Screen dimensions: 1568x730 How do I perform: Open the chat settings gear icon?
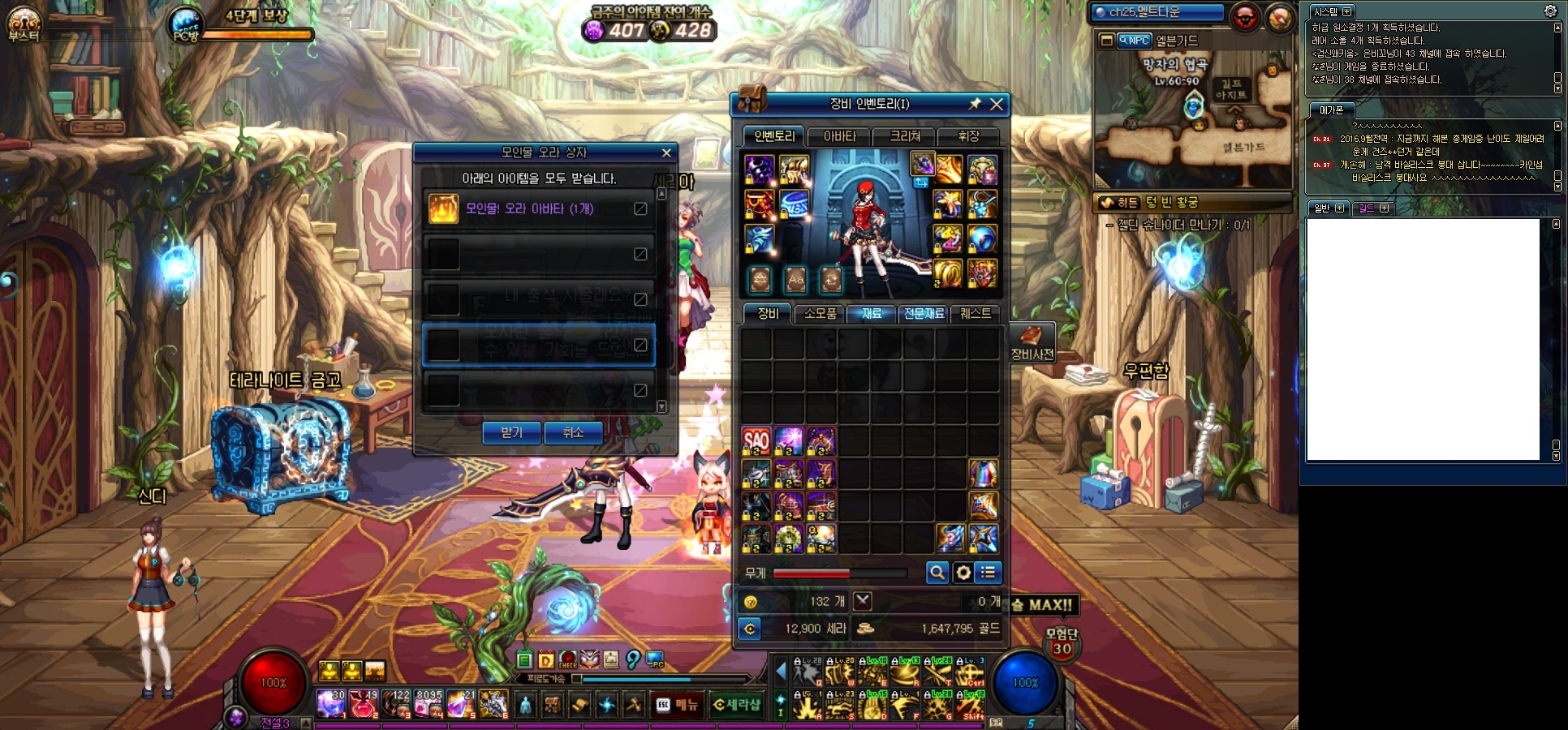1550,11
